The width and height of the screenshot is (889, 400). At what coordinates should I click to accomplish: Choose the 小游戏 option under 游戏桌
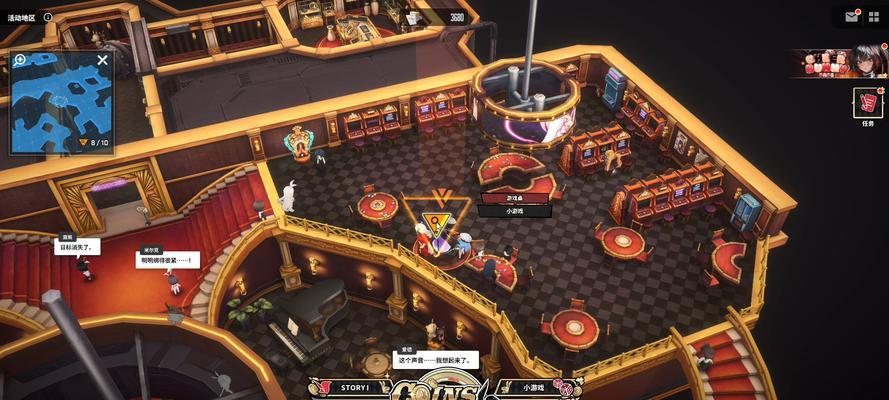[514, 211]
